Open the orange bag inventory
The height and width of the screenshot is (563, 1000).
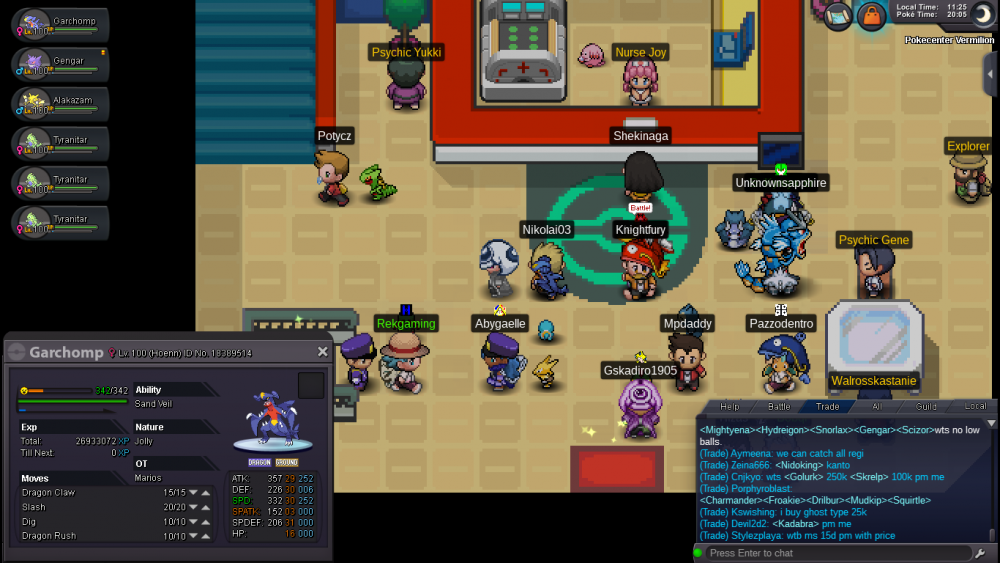(872, 16)
